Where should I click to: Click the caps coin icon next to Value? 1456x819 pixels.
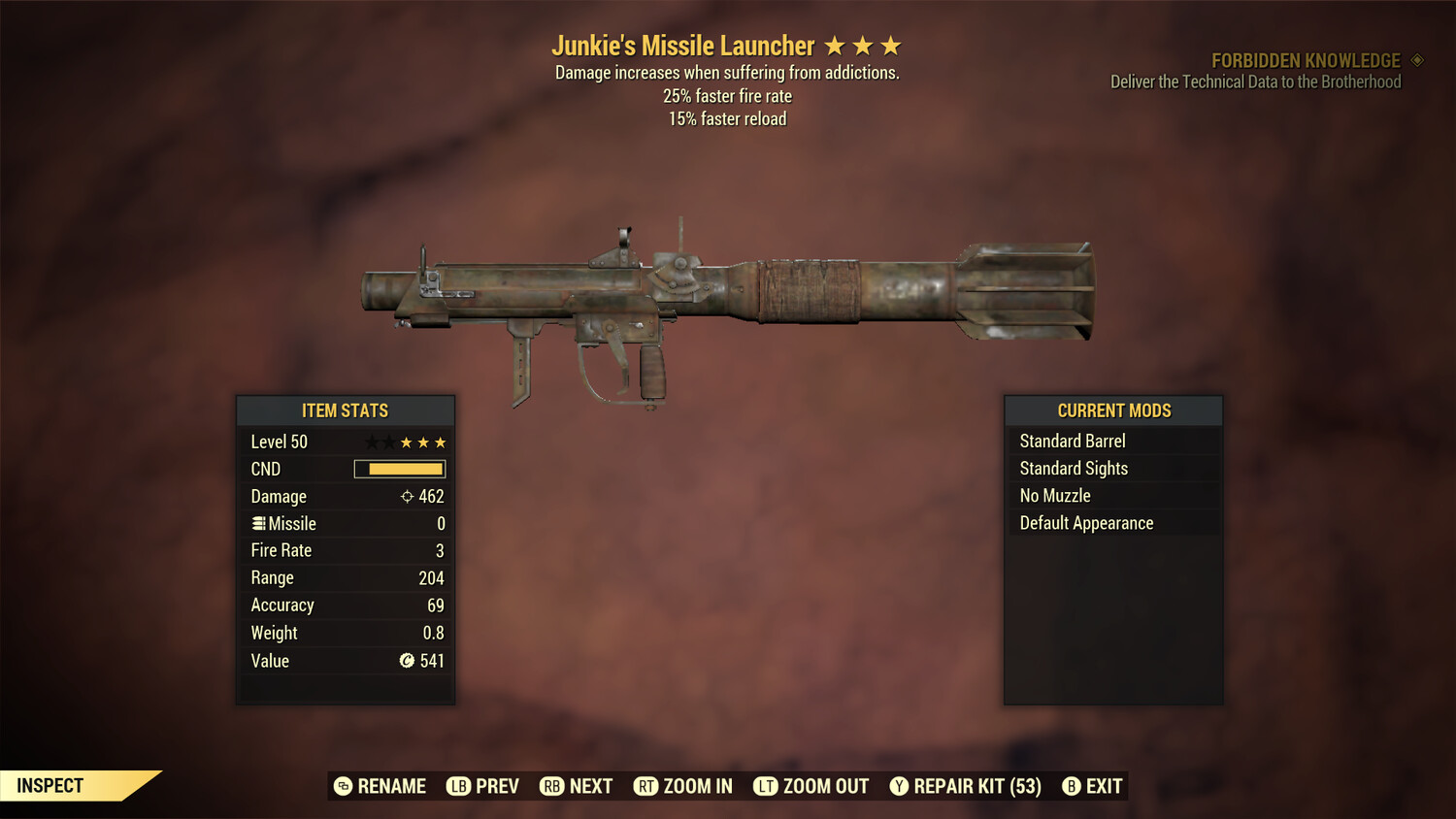(x=407, y=661)
